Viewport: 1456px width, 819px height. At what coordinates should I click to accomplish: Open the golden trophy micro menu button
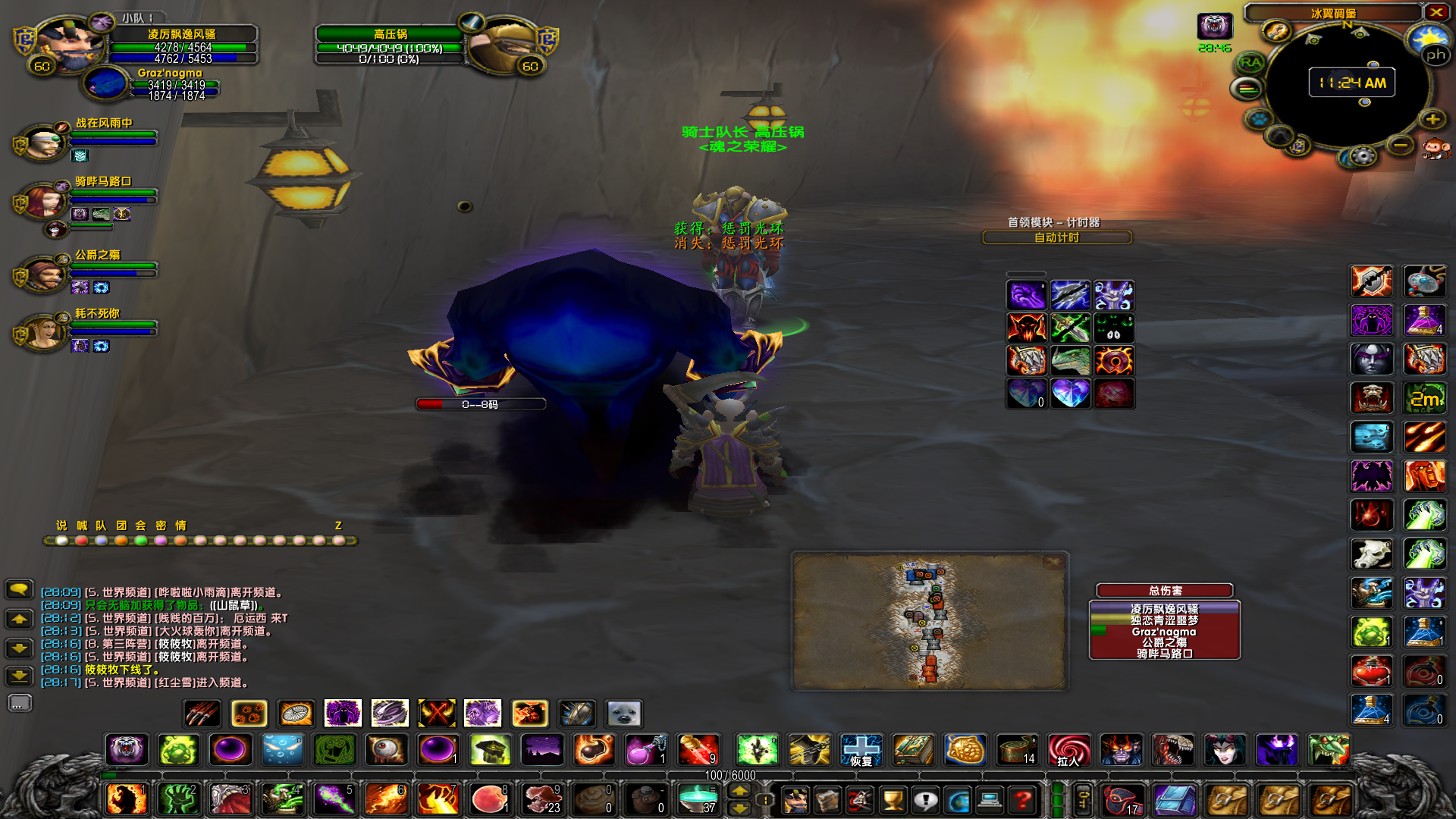click(893, 799)
